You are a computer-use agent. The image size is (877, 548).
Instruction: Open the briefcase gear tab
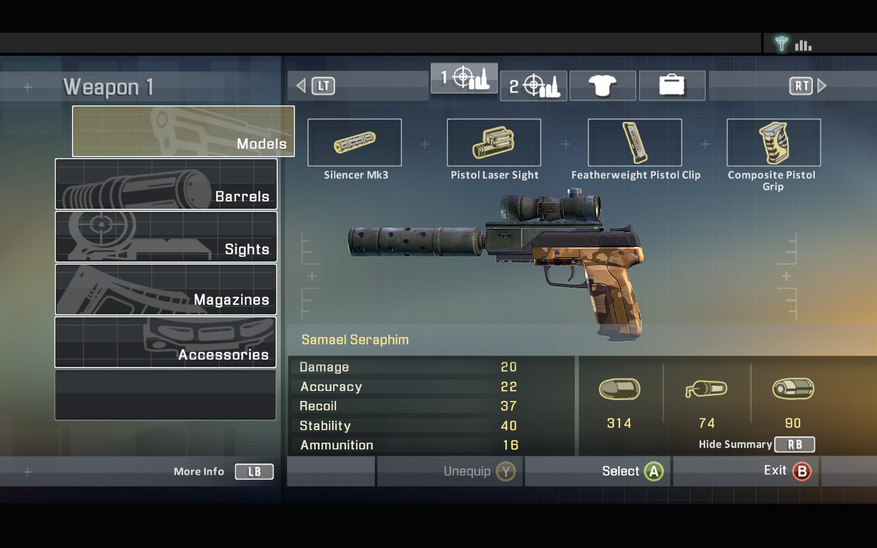tap(671, 86)
